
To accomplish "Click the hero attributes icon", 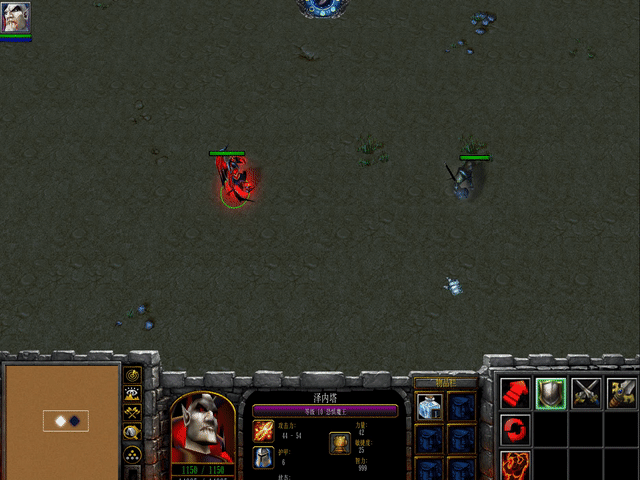I will (x=340, y=443).
